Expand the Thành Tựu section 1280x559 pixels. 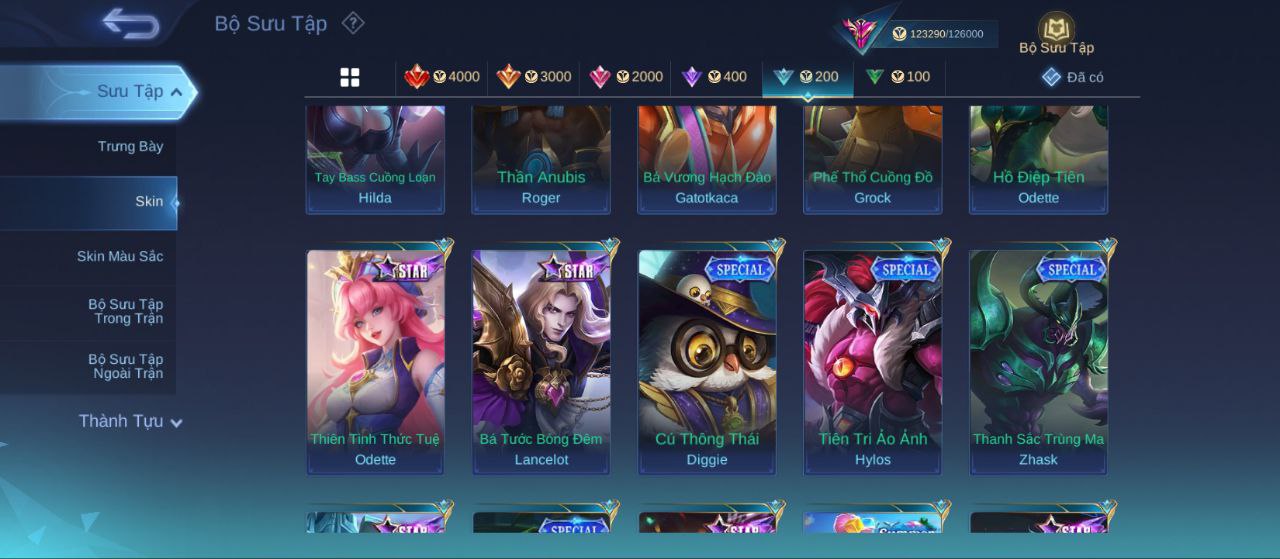tap(130, 421)
